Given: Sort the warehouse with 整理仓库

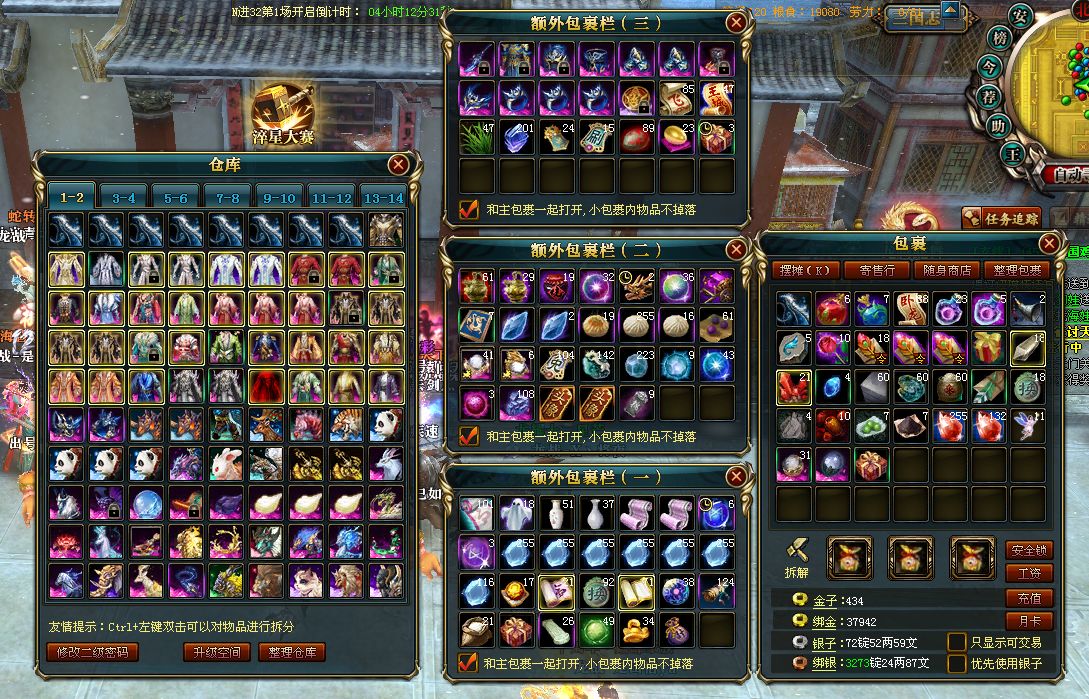Looking at the screenshot, I should 292,652.
